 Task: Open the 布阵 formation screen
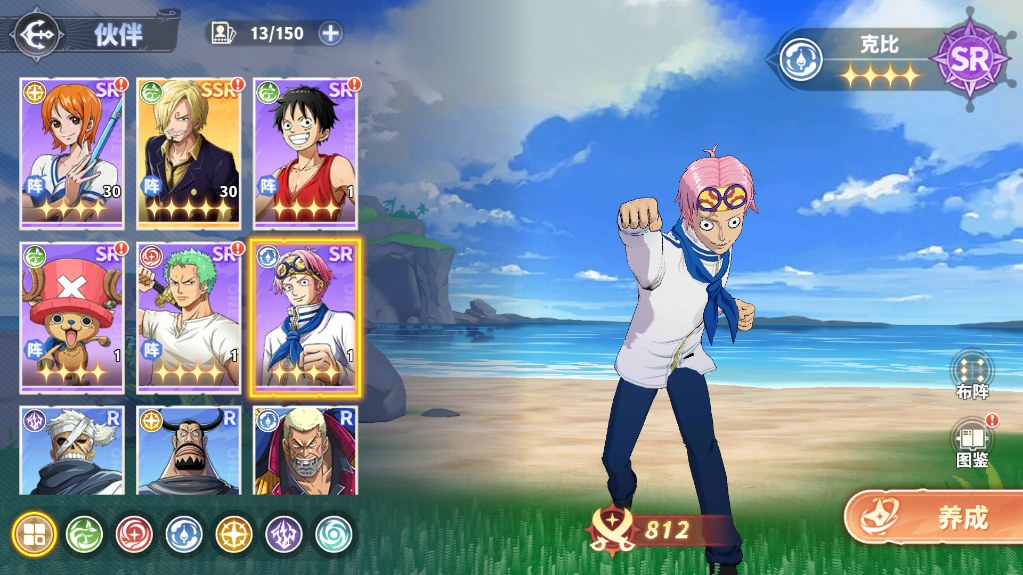[971, 375]
